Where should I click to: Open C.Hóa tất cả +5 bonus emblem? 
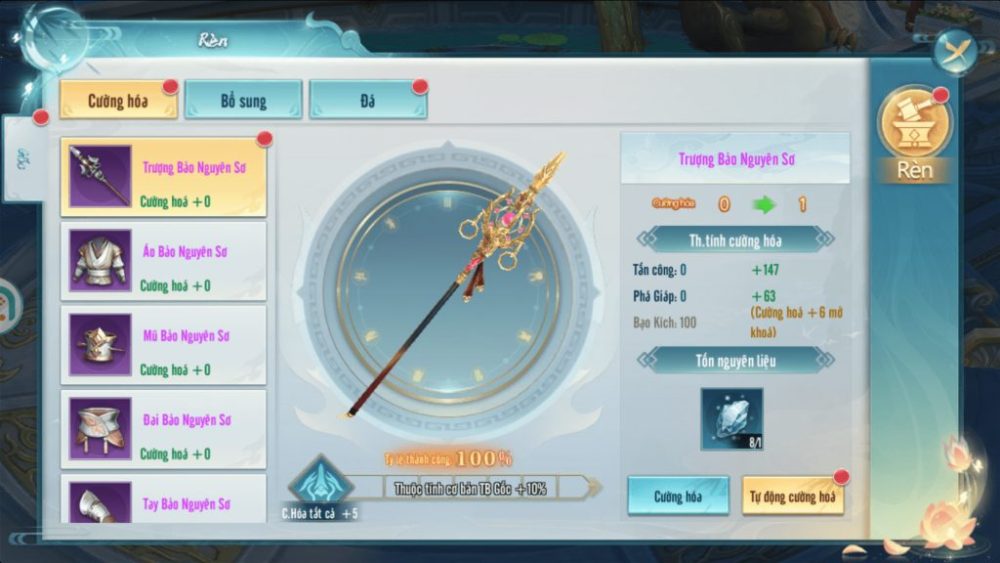(x=318, y=487)
